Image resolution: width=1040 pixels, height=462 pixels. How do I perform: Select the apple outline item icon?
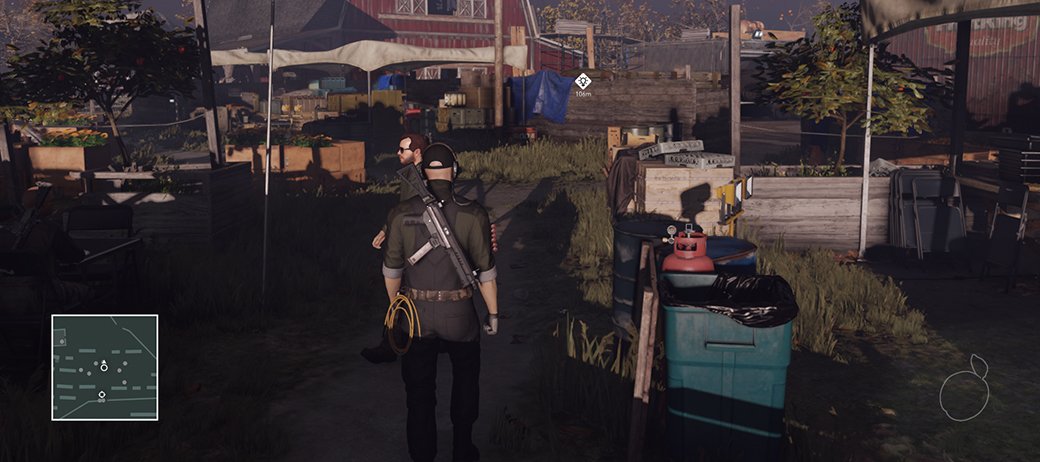(x=964, y=390)
